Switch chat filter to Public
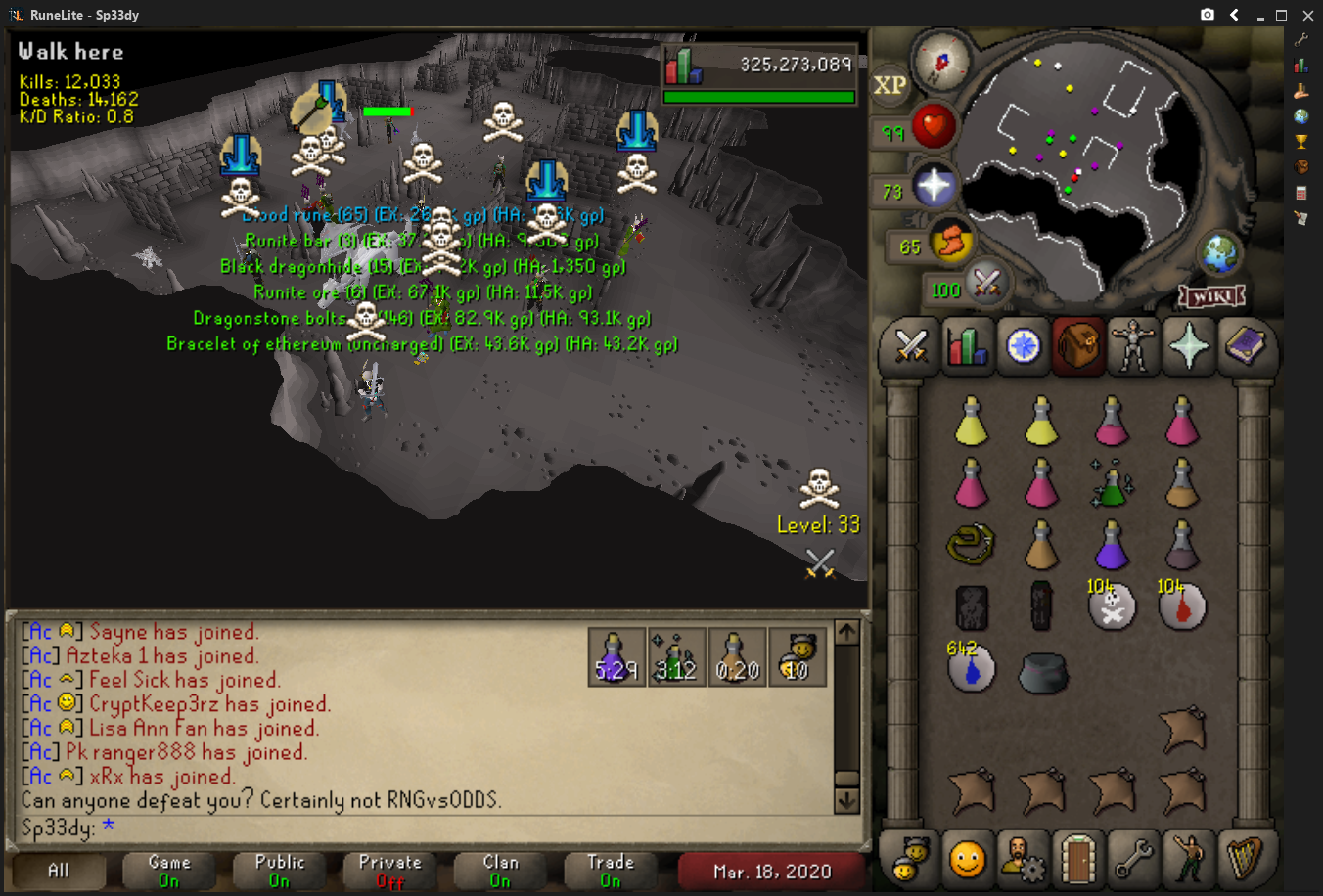This screenshot has width=1323, height=896. pos(280,870)
